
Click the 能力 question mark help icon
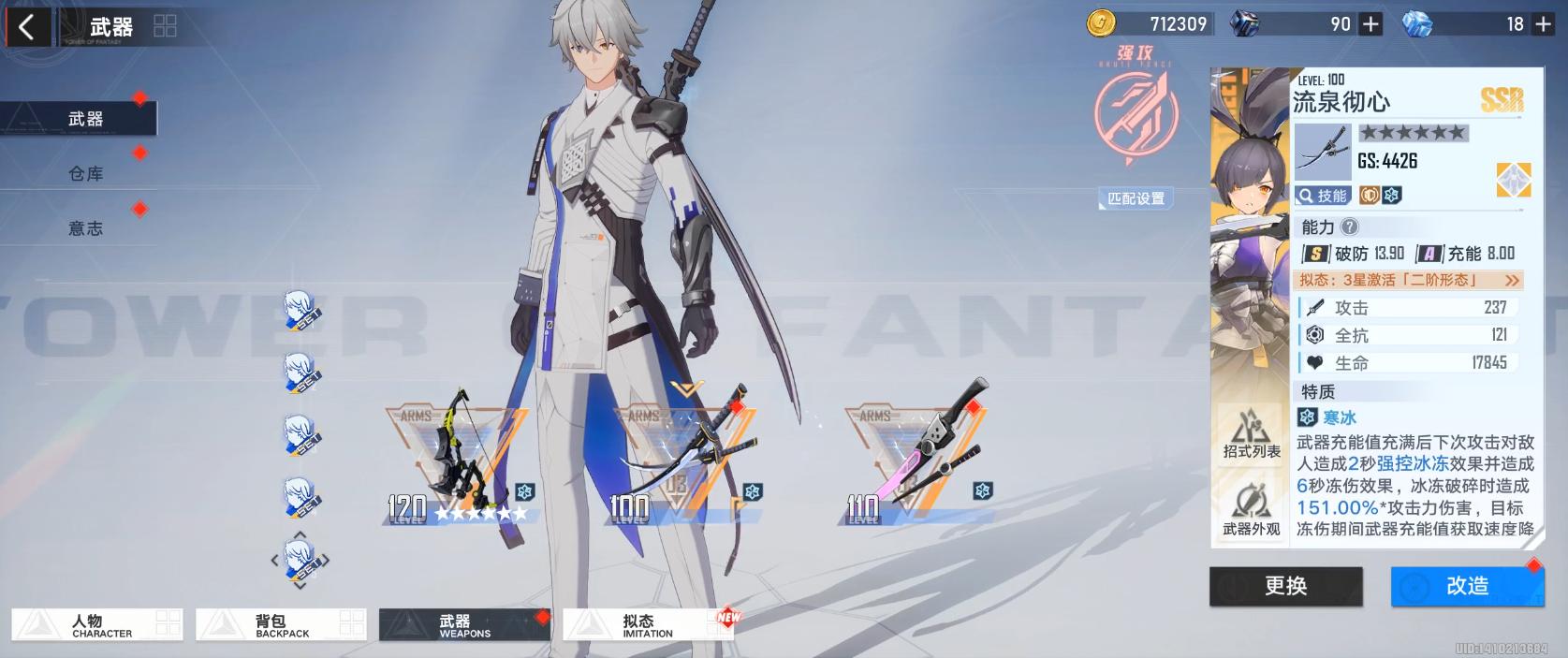[1349, 227]
